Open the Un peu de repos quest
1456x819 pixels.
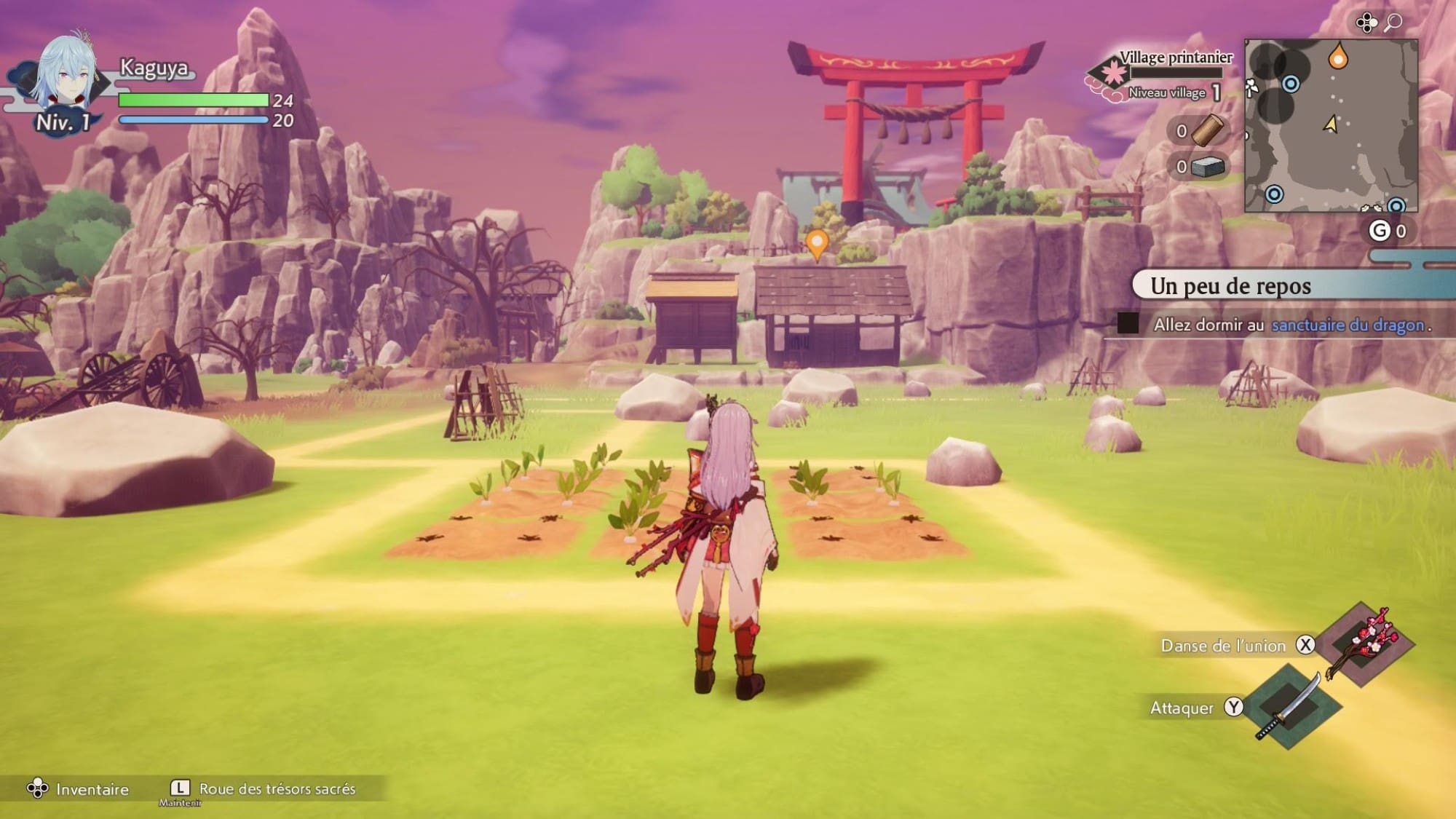tap(1230, 286)
